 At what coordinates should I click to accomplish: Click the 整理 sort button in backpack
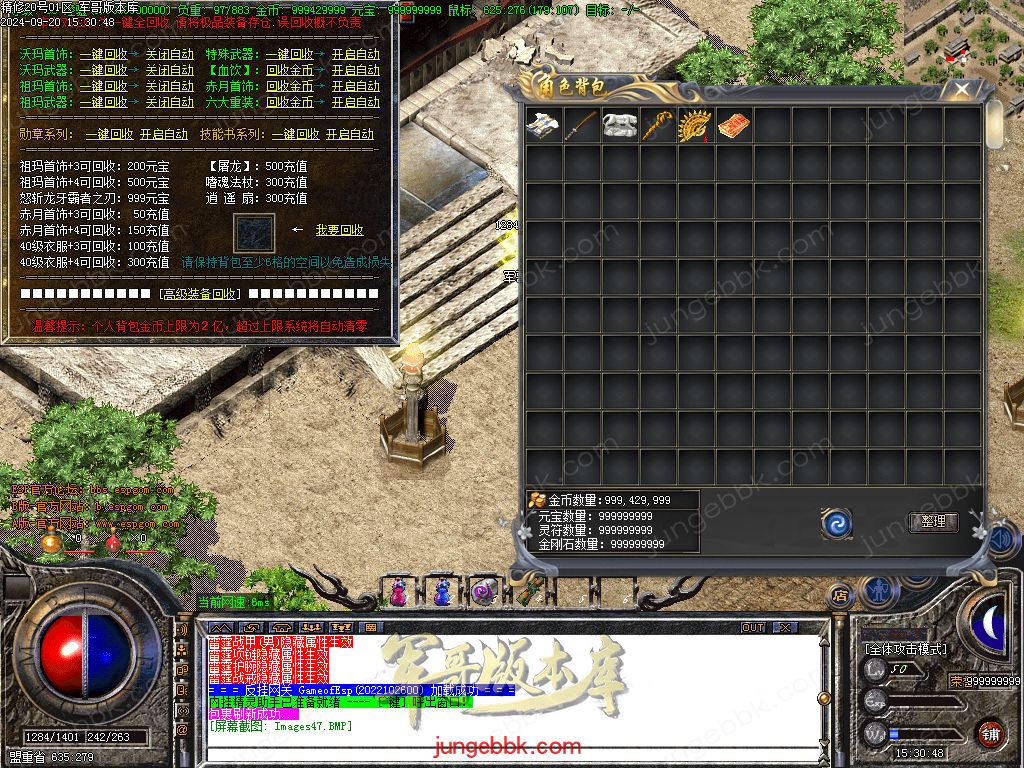point(933,521)
